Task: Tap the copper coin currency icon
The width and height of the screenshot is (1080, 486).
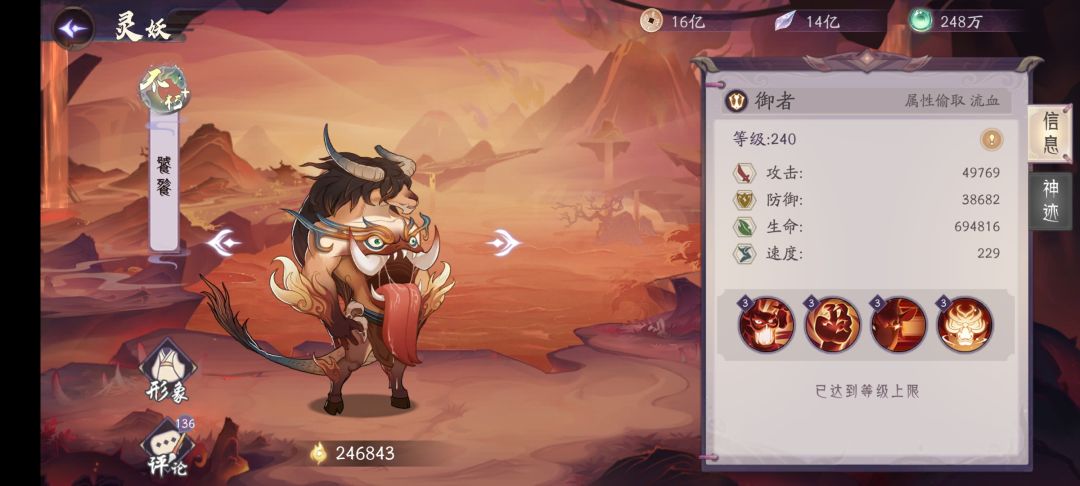Action: click(x=651, y=21)
